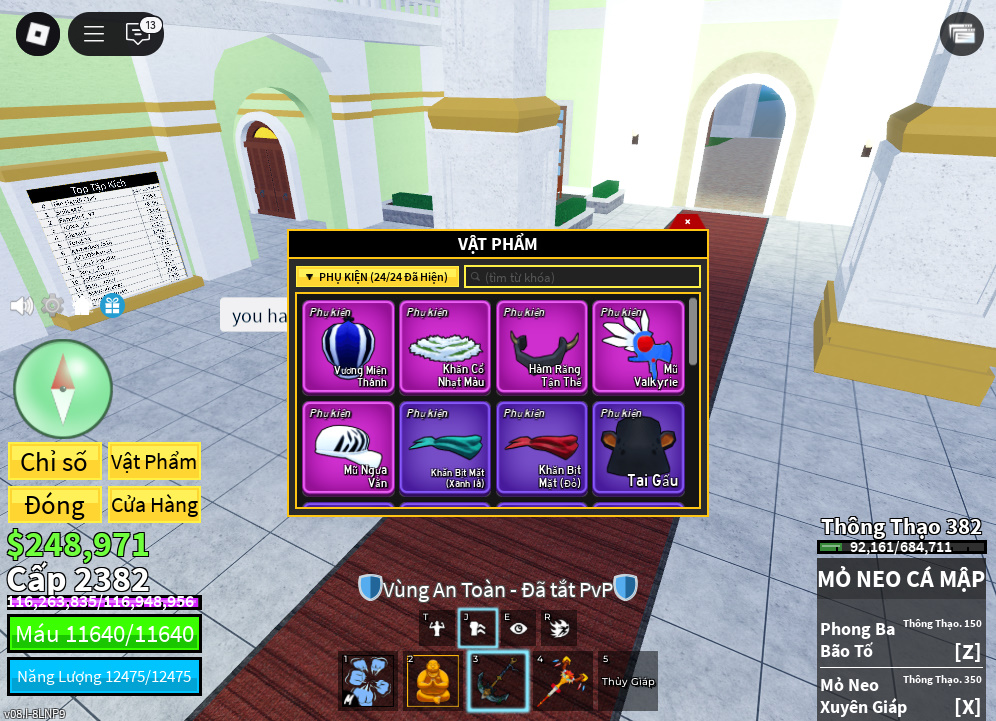
Task: Open the Cửa Hàng shop
Action: (x=154, y=505)
